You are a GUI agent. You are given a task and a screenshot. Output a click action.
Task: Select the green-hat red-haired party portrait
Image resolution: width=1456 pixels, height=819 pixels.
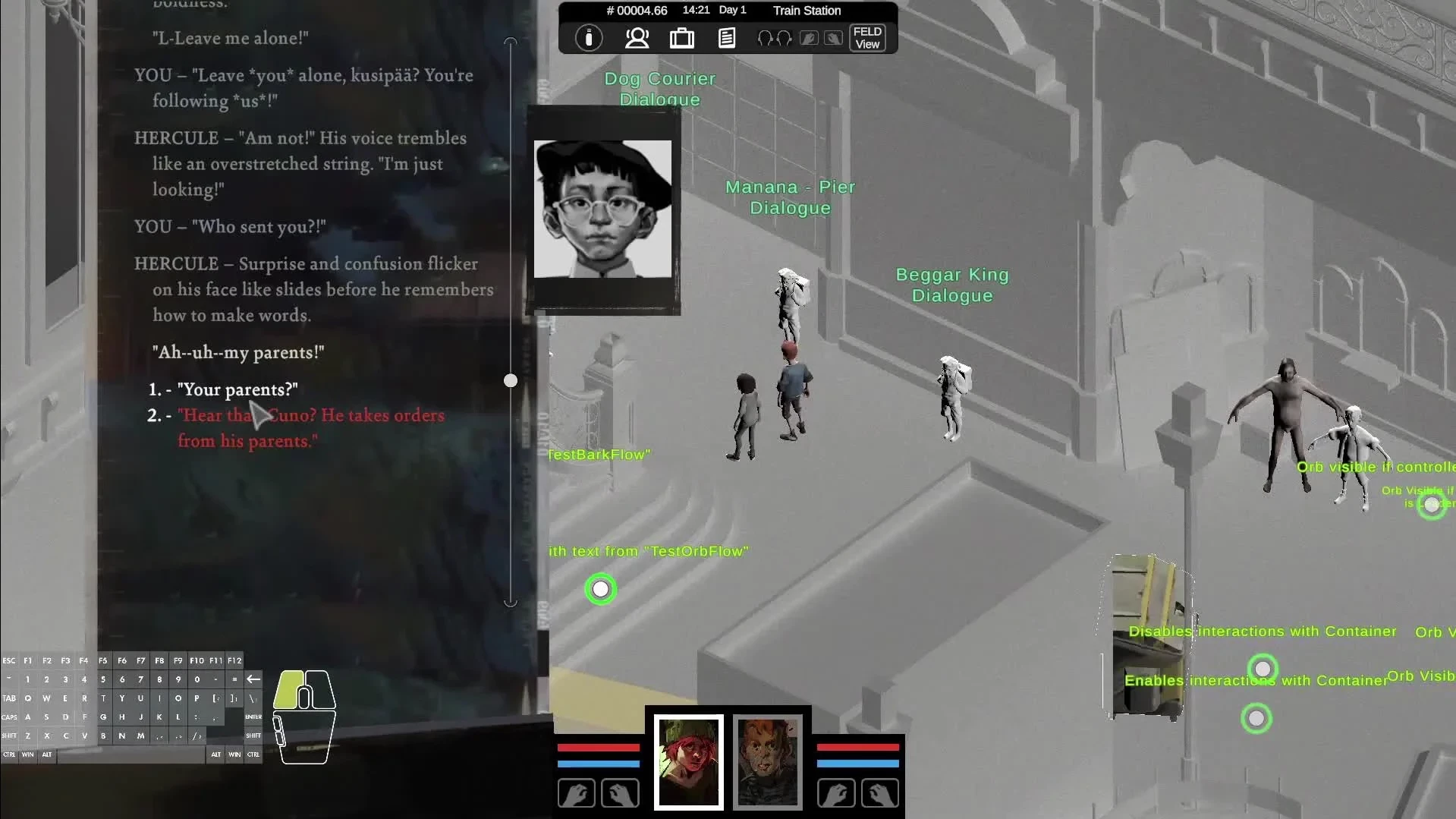pyautogui.click(x=688, y=761)
